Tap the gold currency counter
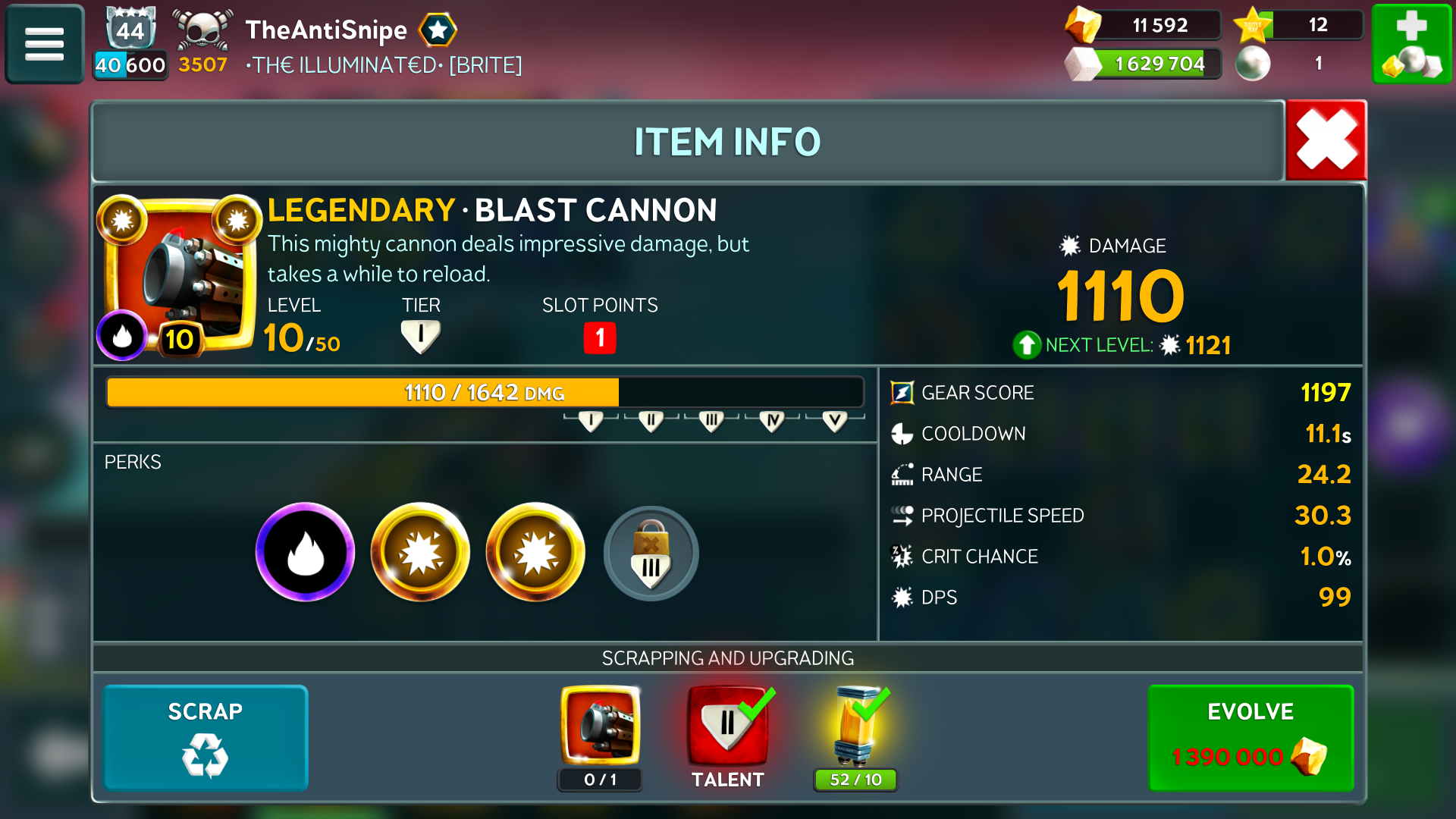Image resolution: width=1456 pixels, height=819 pixels. pyautogui.click(x=1145, y=25)
